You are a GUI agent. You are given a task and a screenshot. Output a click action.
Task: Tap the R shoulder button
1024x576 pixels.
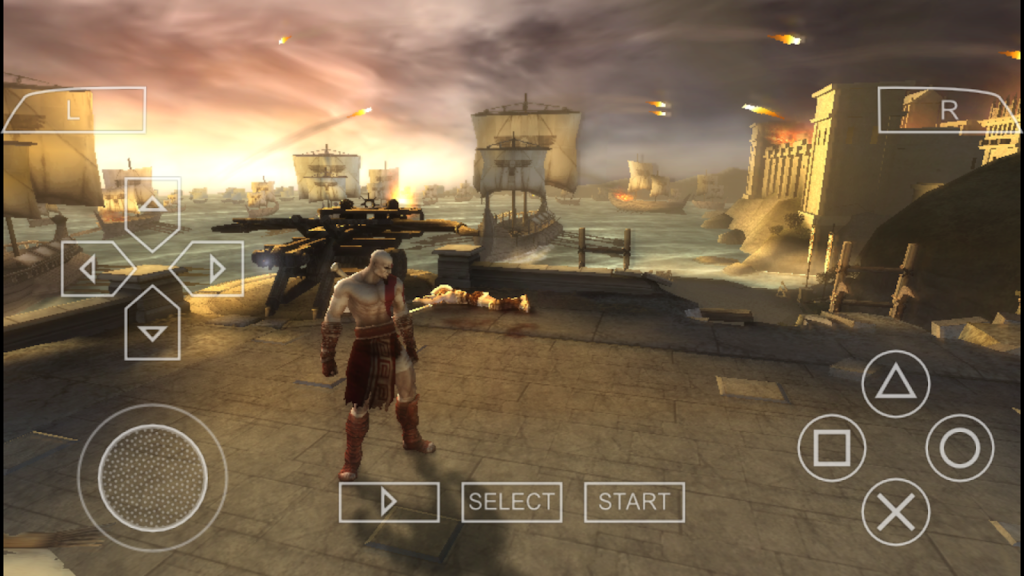(x=946, y=110)
